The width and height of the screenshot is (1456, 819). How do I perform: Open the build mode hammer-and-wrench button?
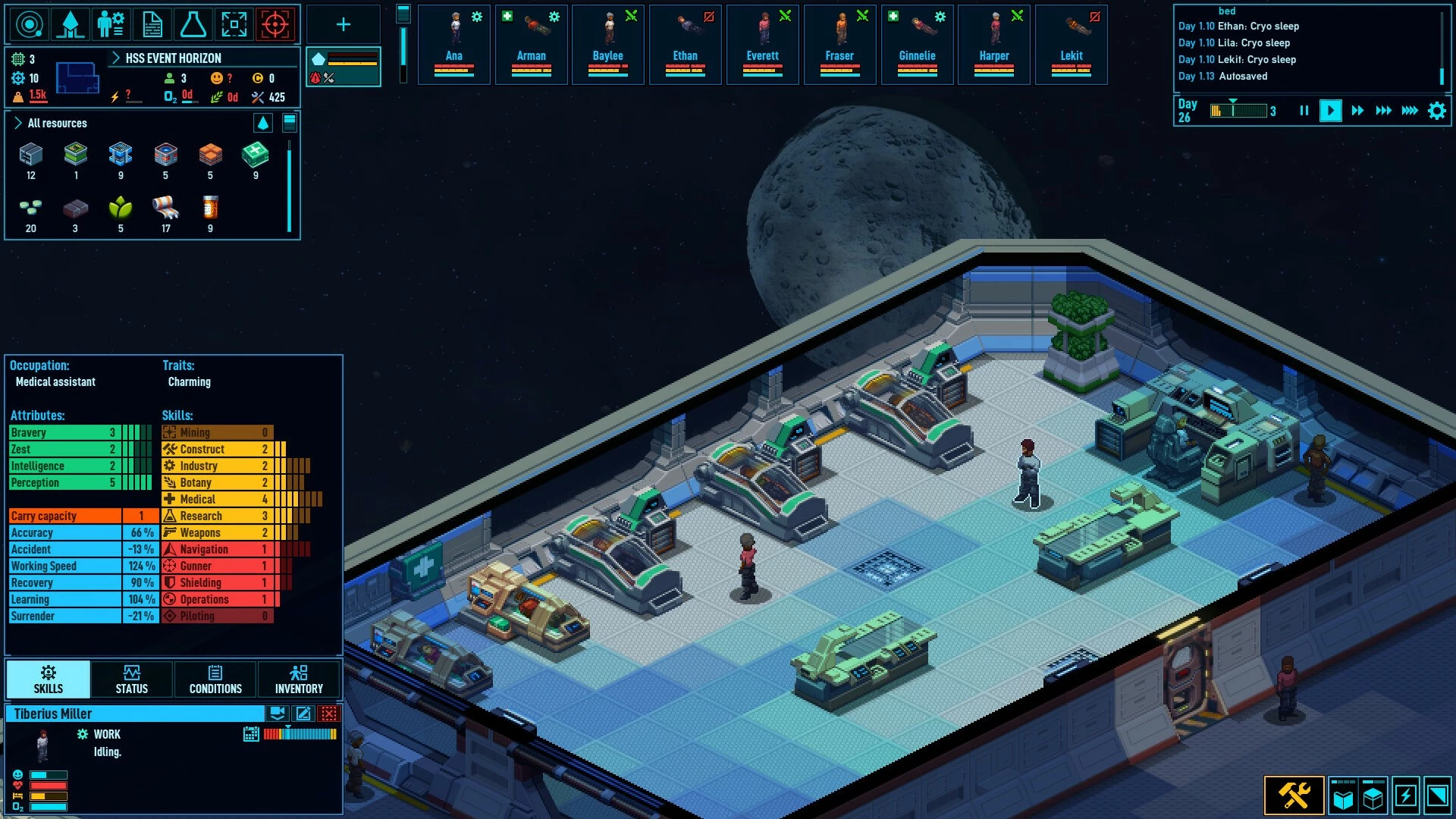coord(1294,795)
